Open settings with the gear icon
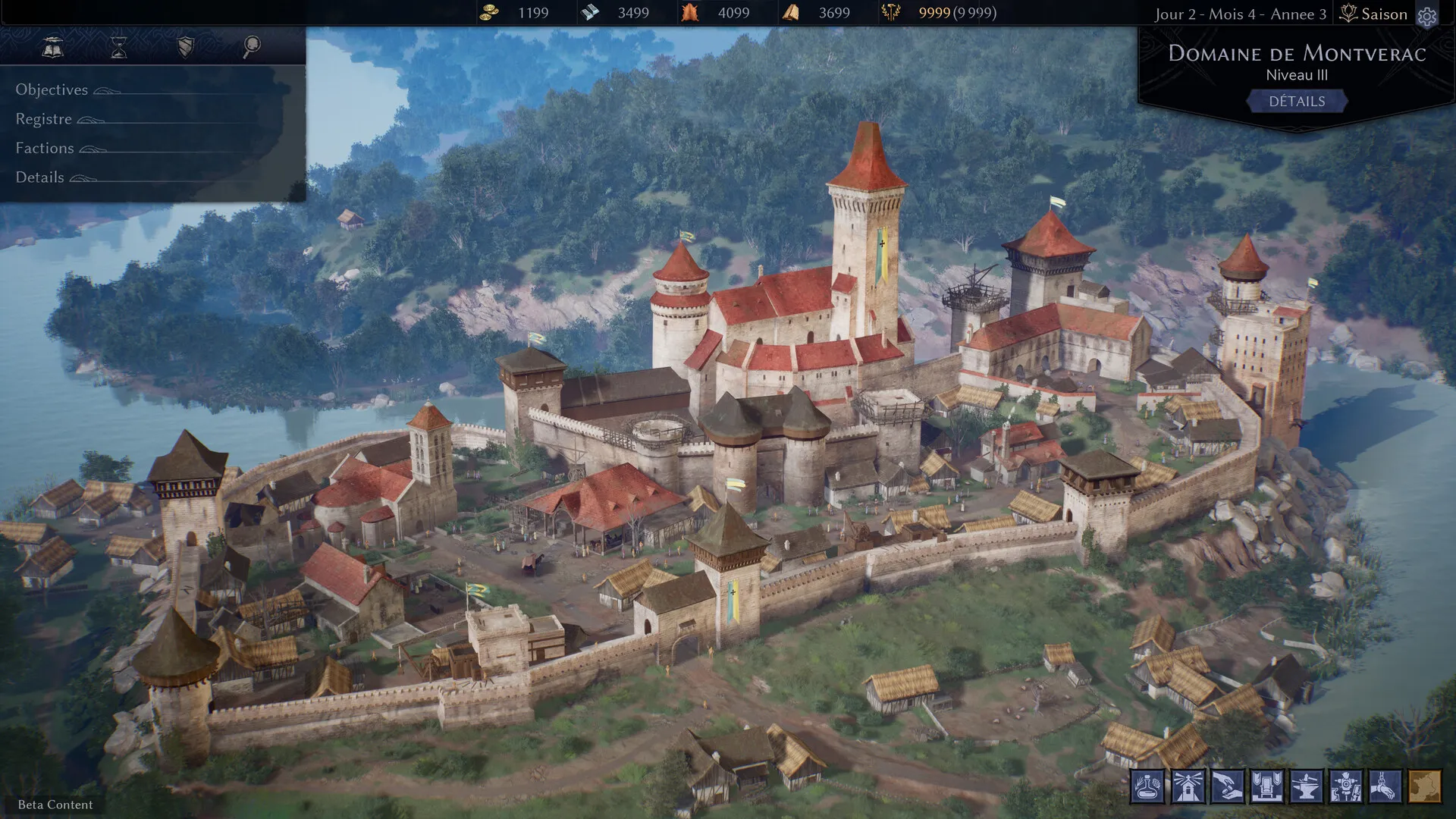Viewport: 1456px width, 819px height. (x=1427, y=16)
